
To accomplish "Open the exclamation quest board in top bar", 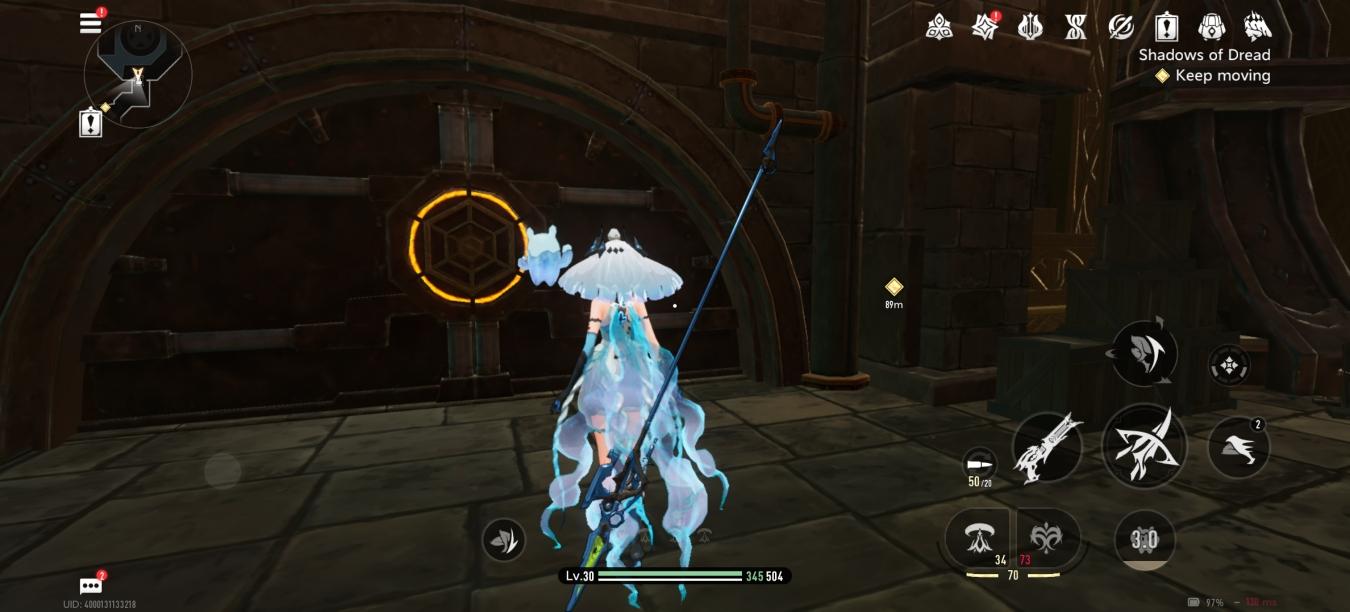I will click(1167, 27).
